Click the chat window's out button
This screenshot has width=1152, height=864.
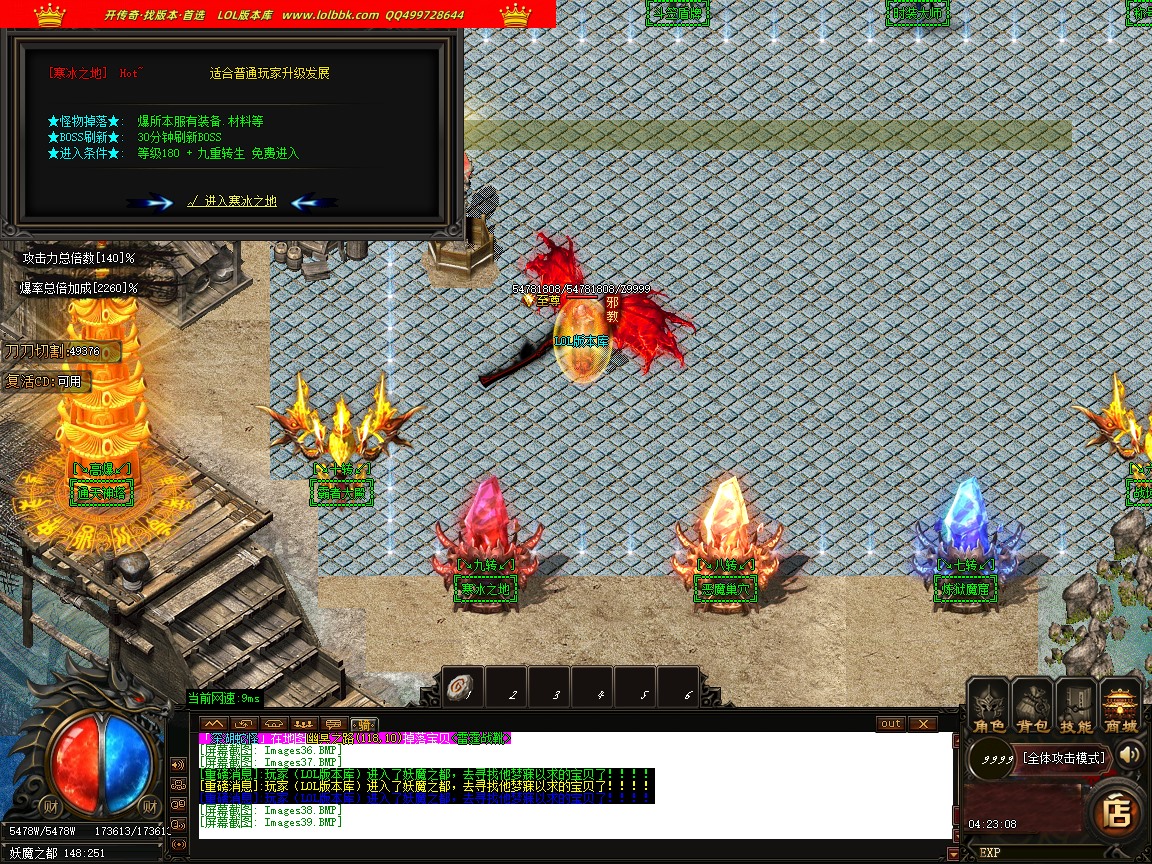890,723
